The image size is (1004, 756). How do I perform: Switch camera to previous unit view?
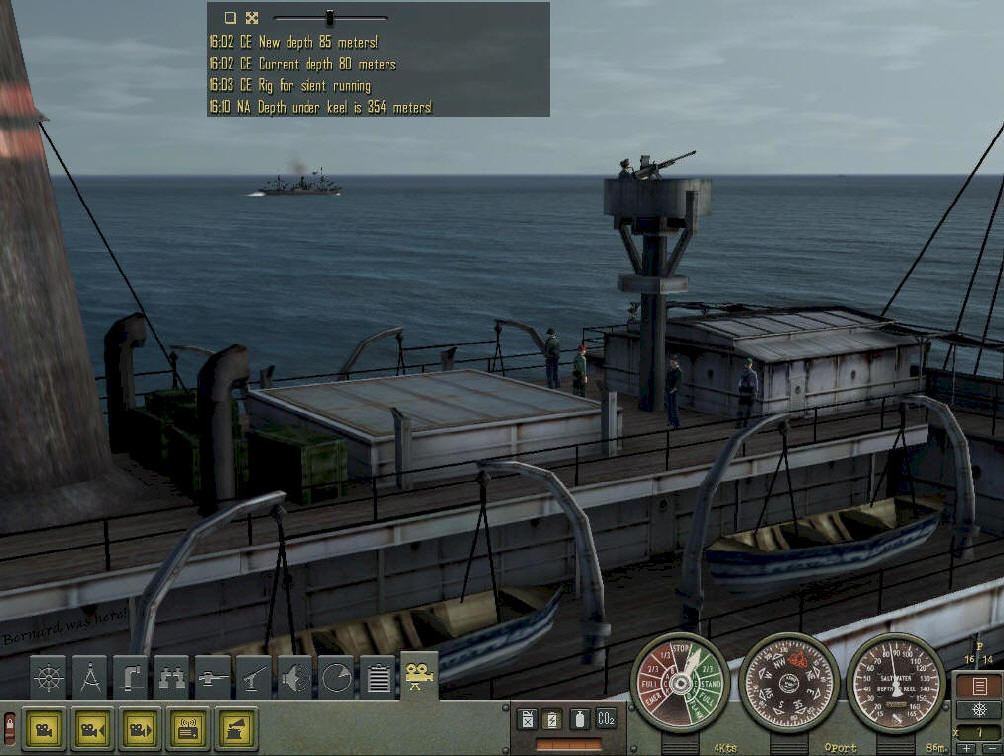92,729
